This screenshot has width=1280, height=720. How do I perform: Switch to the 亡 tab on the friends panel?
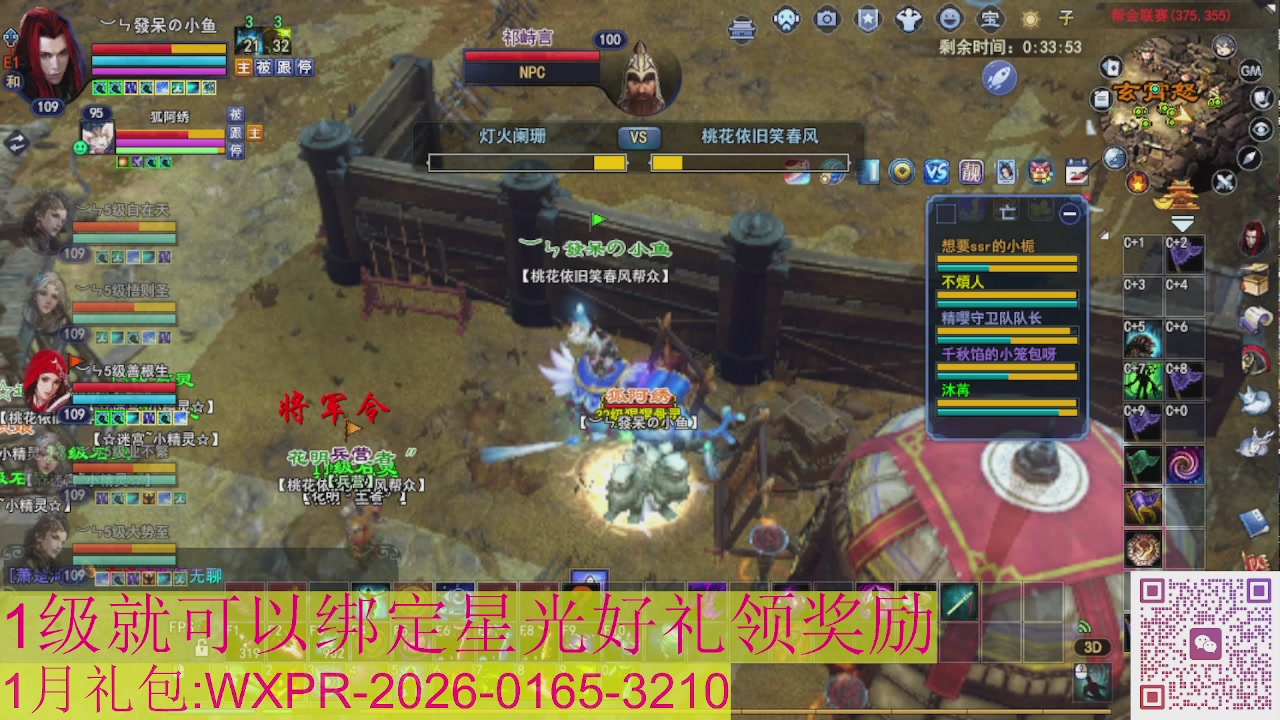point(1007,213)
